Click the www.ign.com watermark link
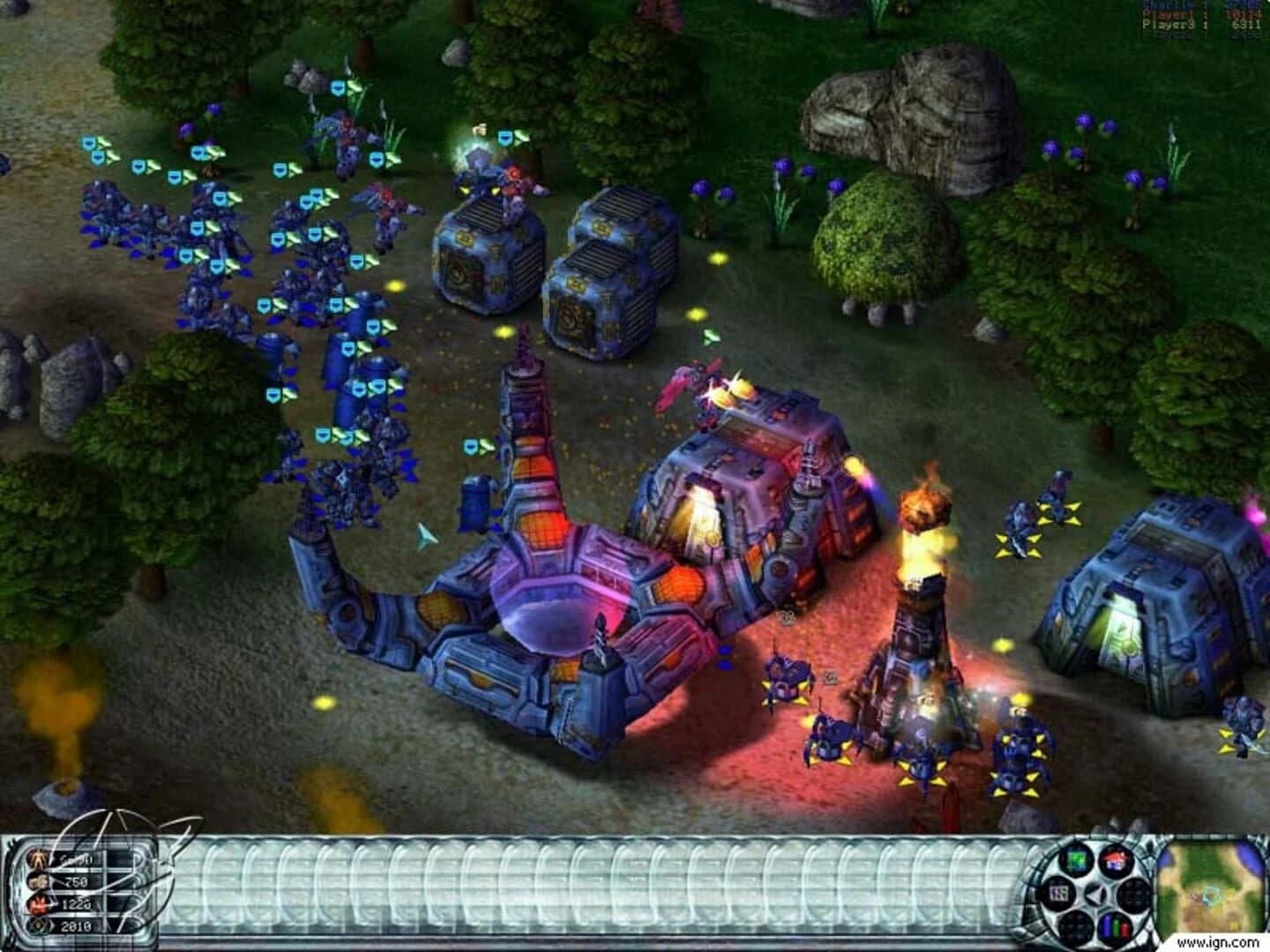 coord(1216,941)
